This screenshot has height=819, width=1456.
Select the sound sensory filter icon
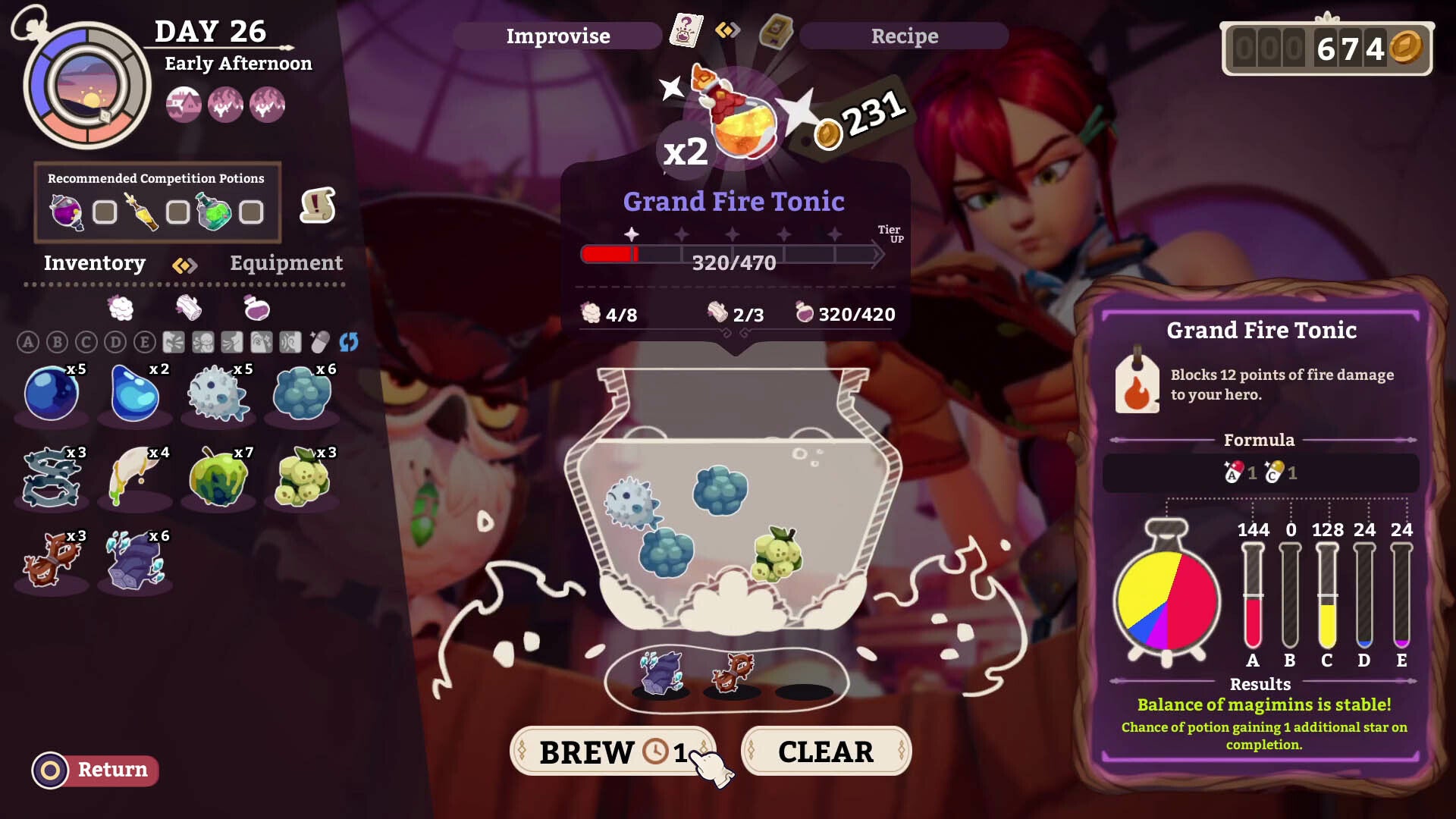(x=291, y=343)
